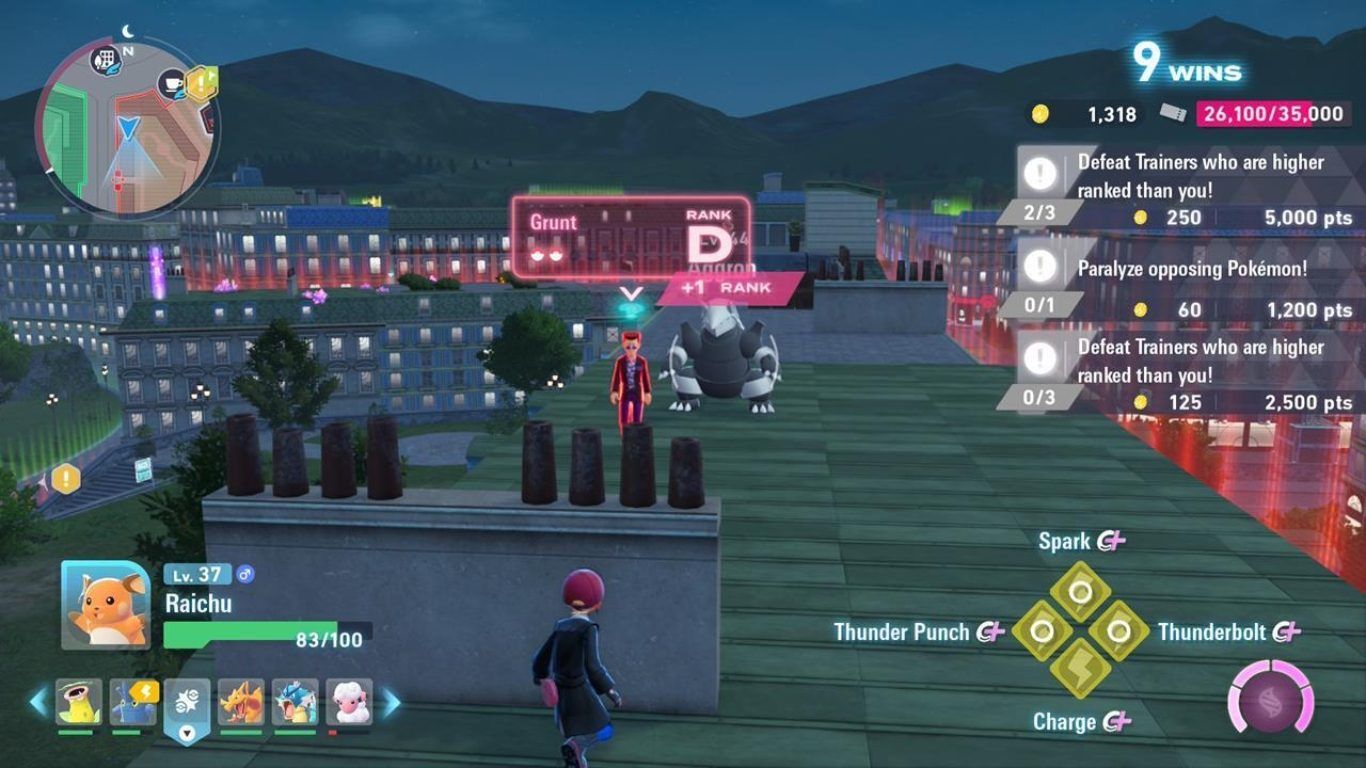Send out Gyarados from the party bar
The image size is (1366, 768).
pos(295,702)
